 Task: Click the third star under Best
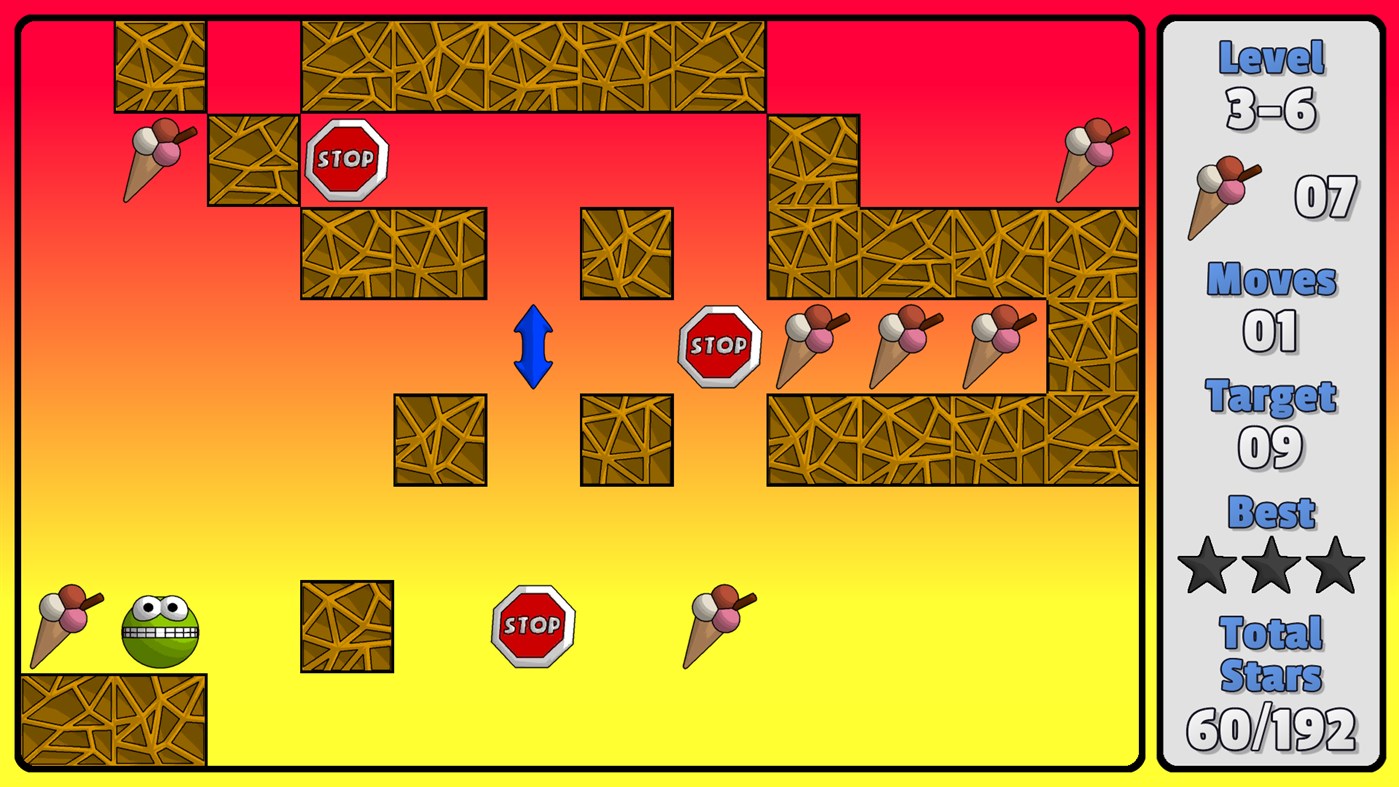point(1334,564)
